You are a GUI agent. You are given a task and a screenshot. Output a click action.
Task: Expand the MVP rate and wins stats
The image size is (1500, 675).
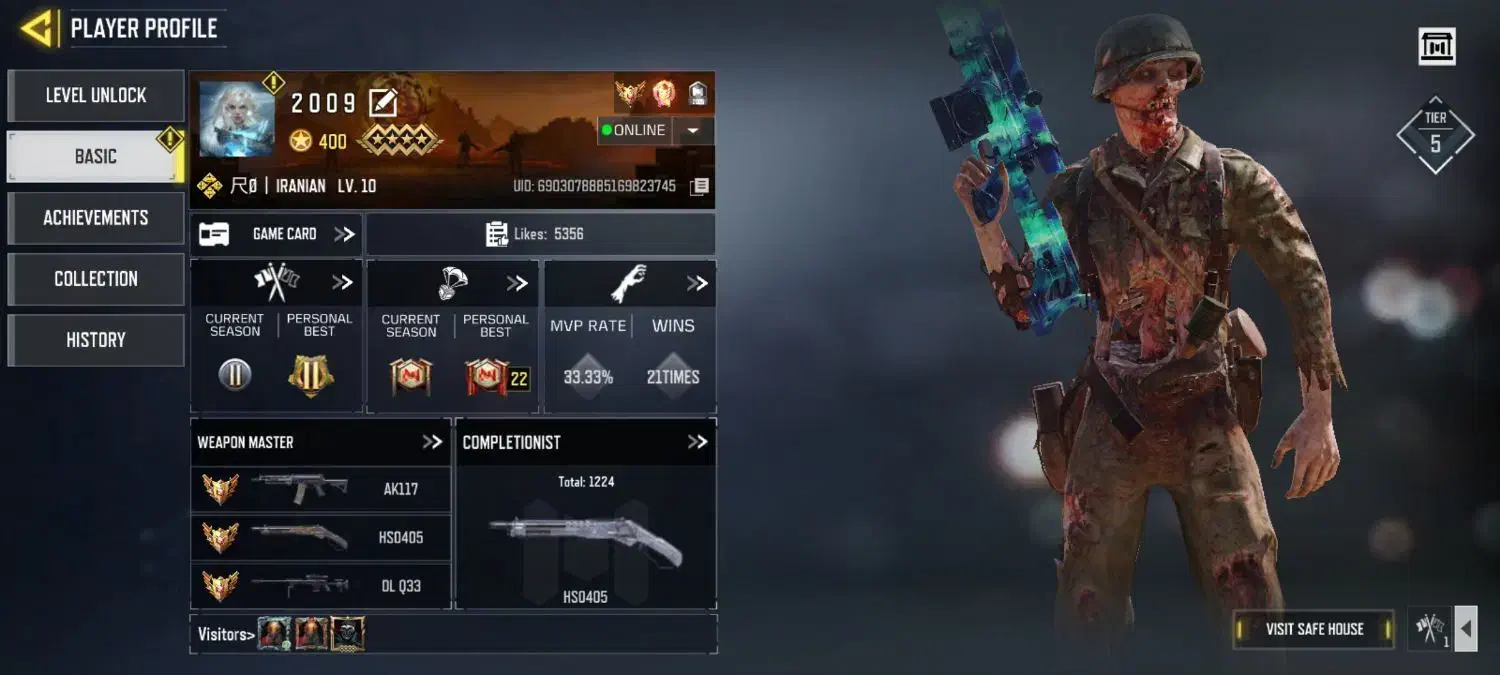click(697, 284)
